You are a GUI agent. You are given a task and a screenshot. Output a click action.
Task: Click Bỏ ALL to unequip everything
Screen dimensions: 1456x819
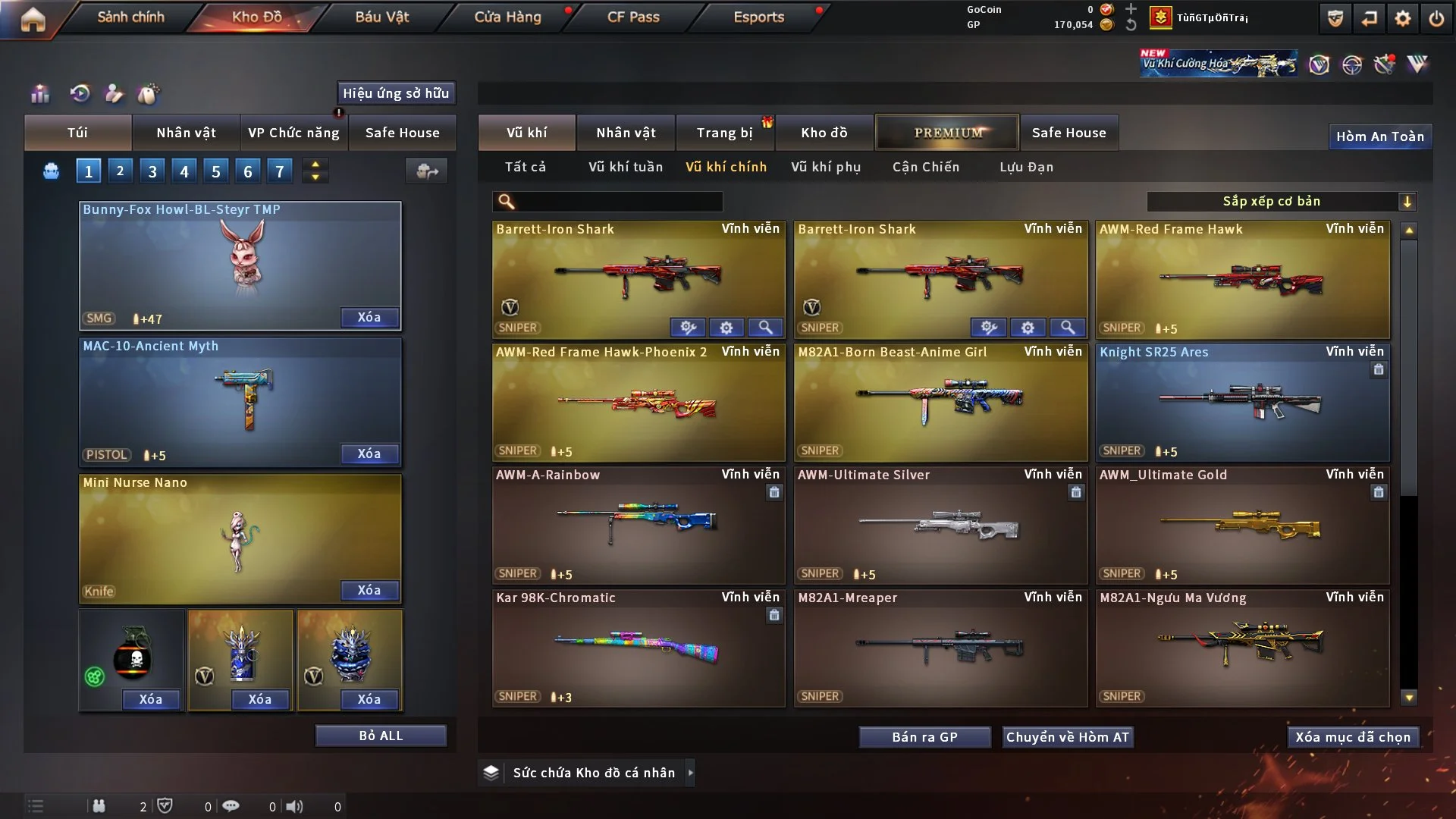pos(381,736)
